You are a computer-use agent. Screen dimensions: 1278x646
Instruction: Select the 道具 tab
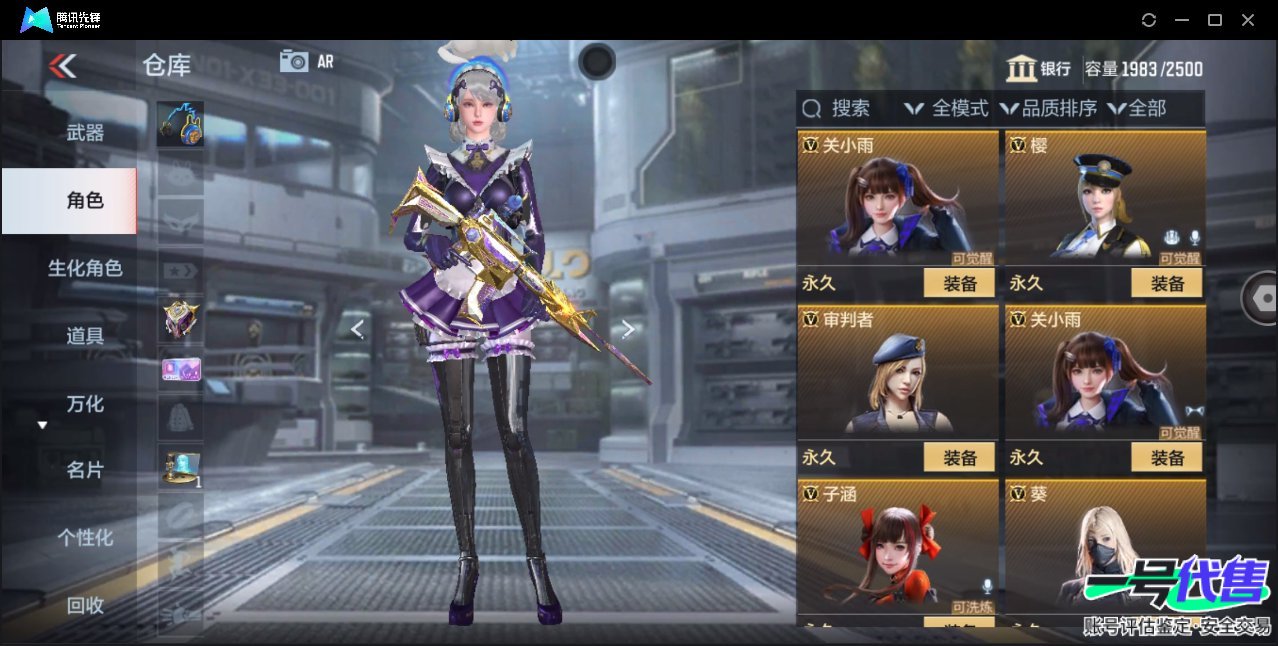85,336
